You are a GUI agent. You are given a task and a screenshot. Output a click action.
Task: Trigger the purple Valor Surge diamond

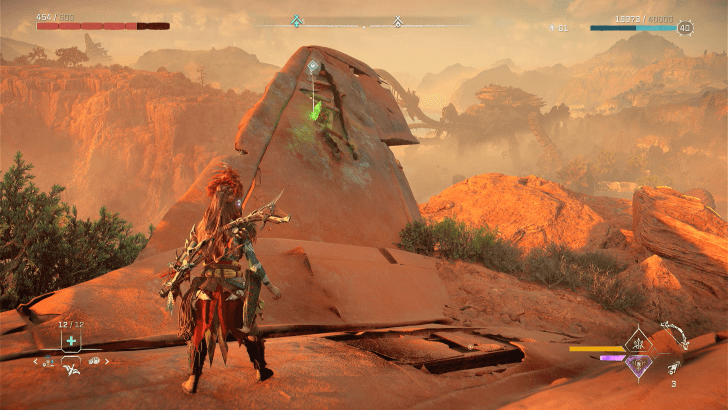[637, 366]
